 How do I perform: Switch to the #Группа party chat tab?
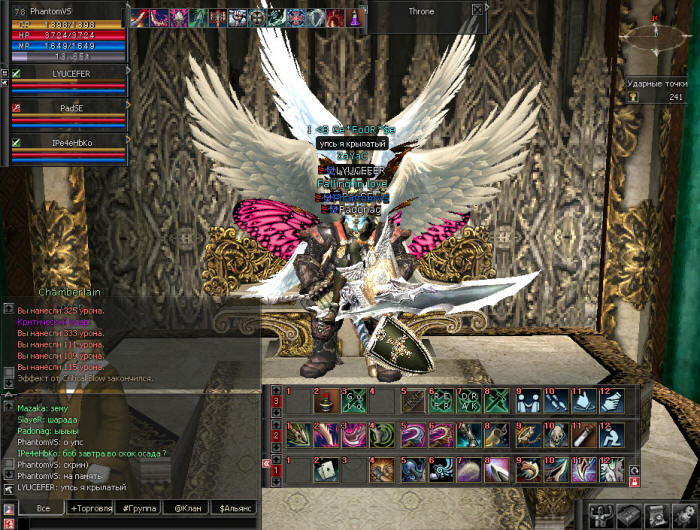click(x=137, y=509)
